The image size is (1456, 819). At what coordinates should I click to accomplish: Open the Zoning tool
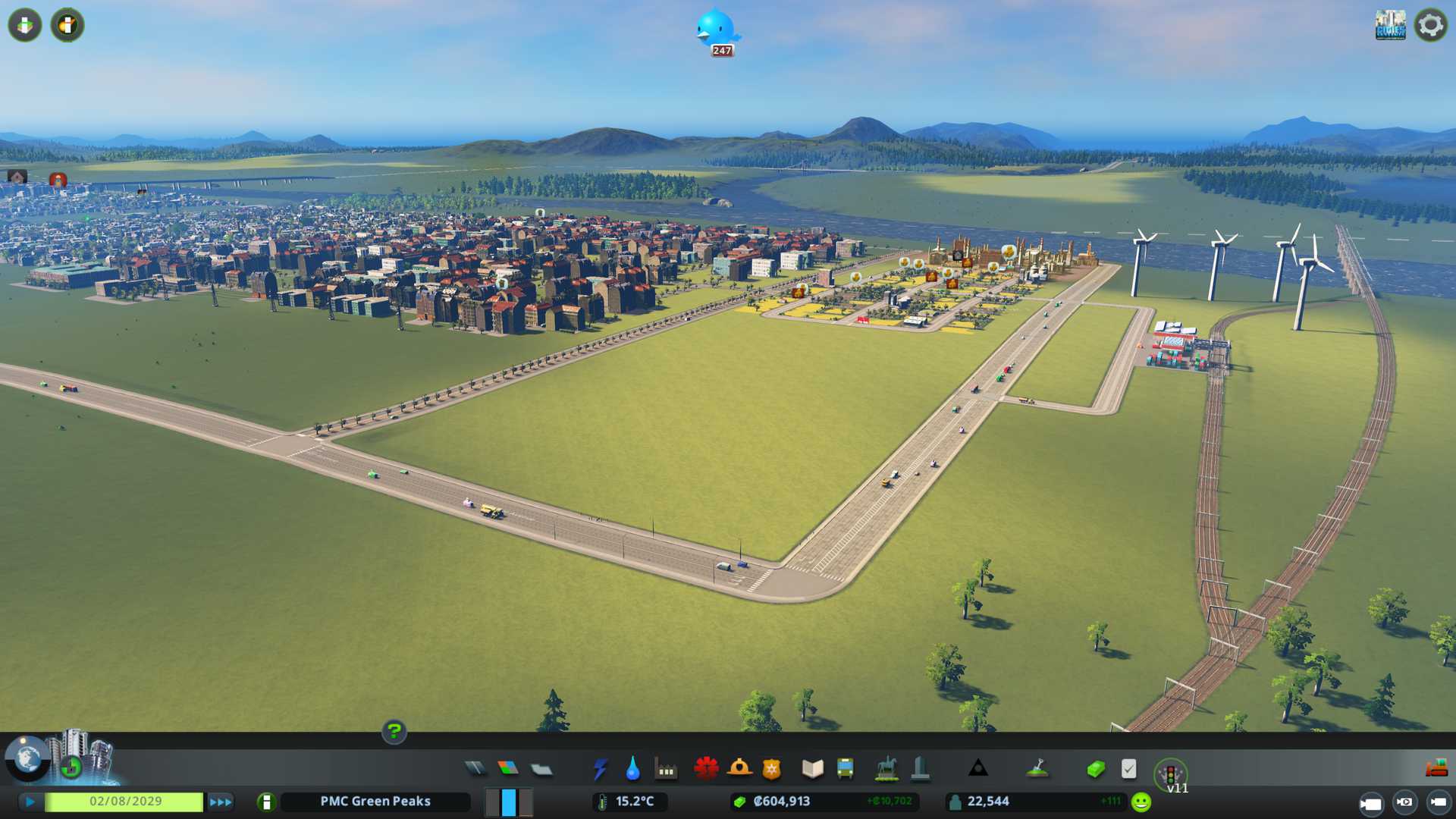click(x=508, y=769)
